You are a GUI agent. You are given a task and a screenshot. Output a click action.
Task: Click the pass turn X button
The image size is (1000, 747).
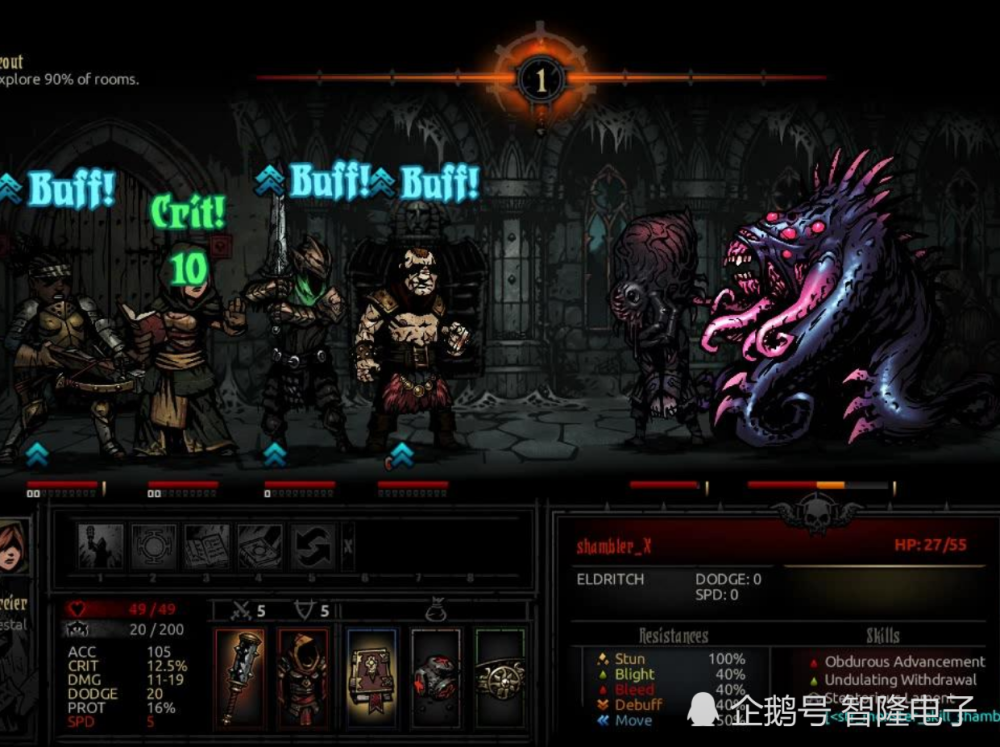[348, 546]
